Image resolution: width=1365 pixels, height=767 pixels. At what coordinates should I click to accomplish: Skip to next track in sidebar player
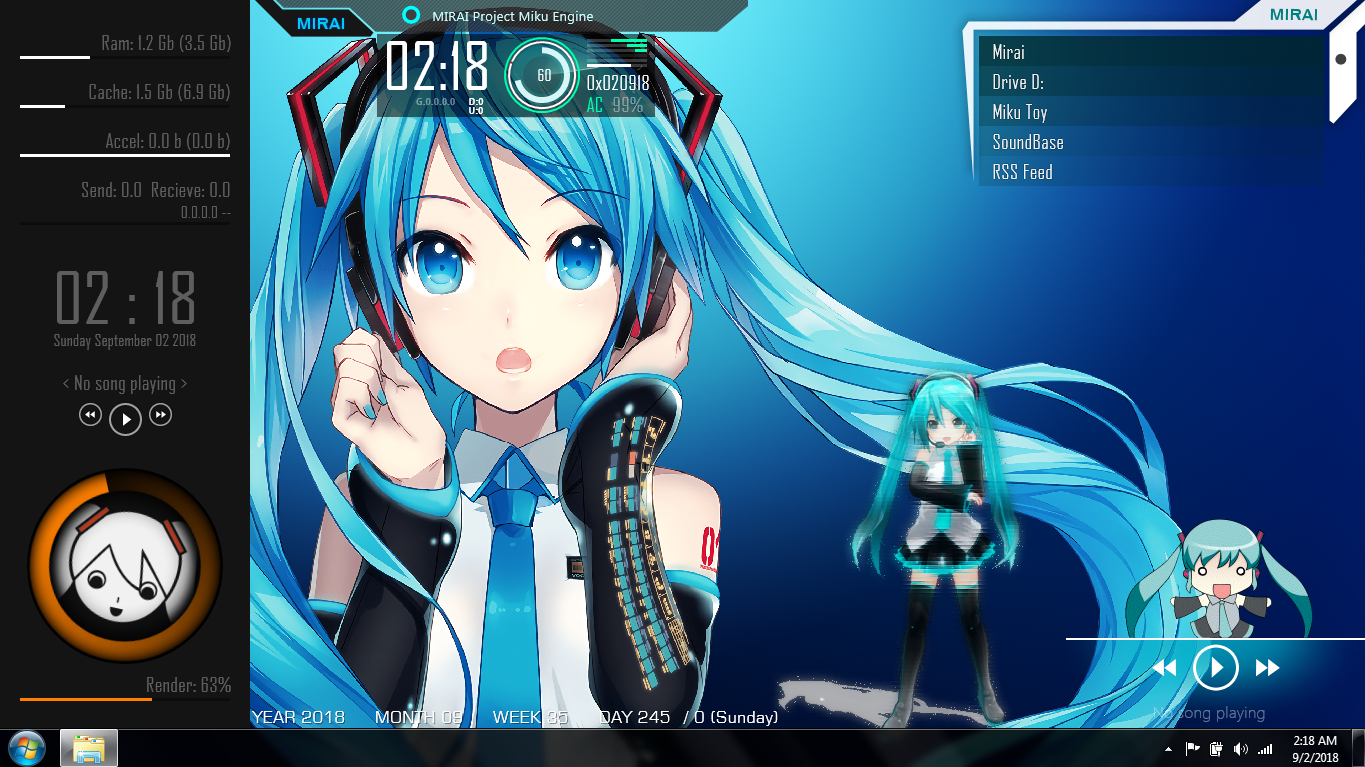click(x=160, y=414)
